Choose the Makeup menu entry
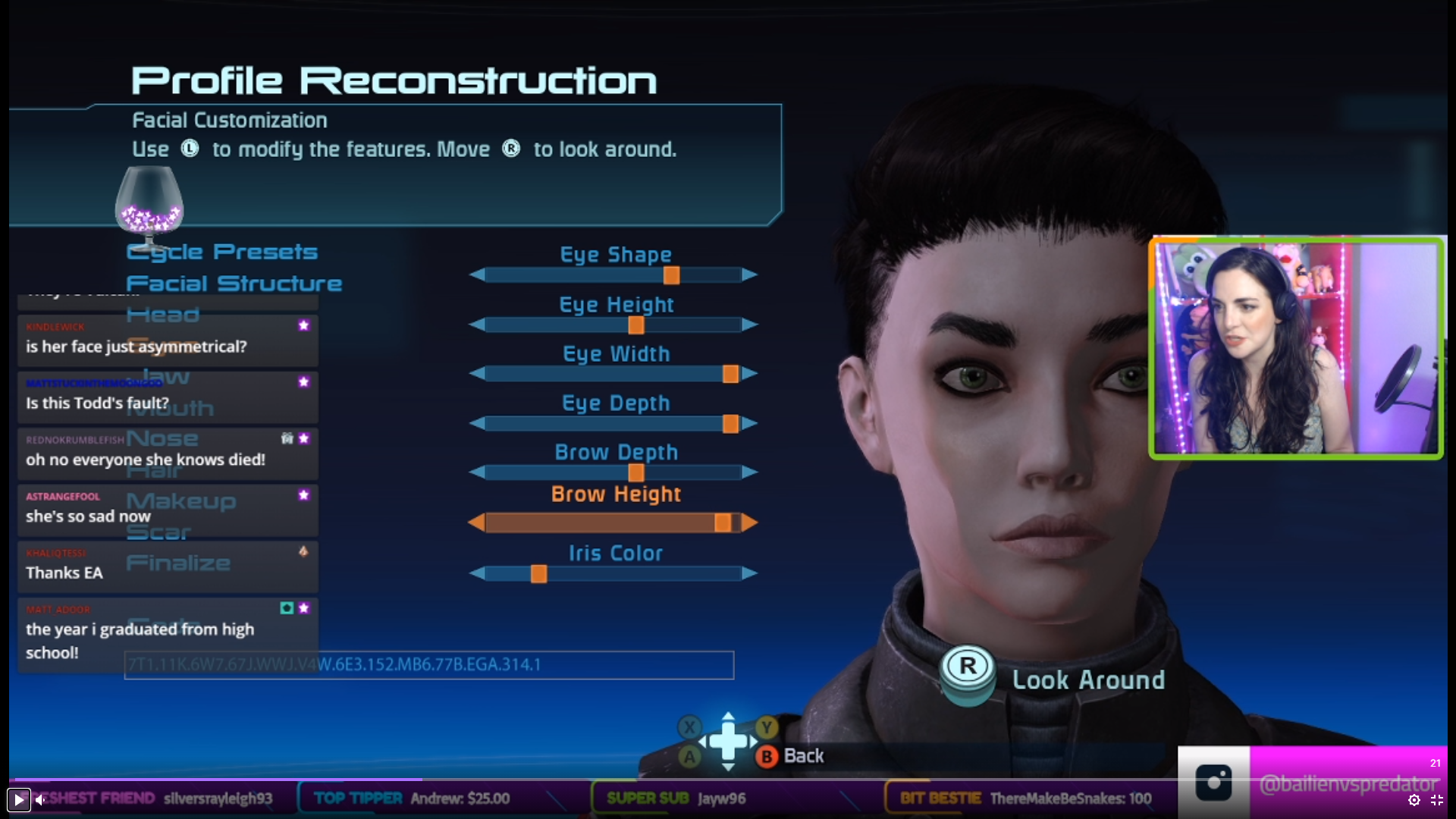This screenshot has width=1456, height=819. click(181, 500)
